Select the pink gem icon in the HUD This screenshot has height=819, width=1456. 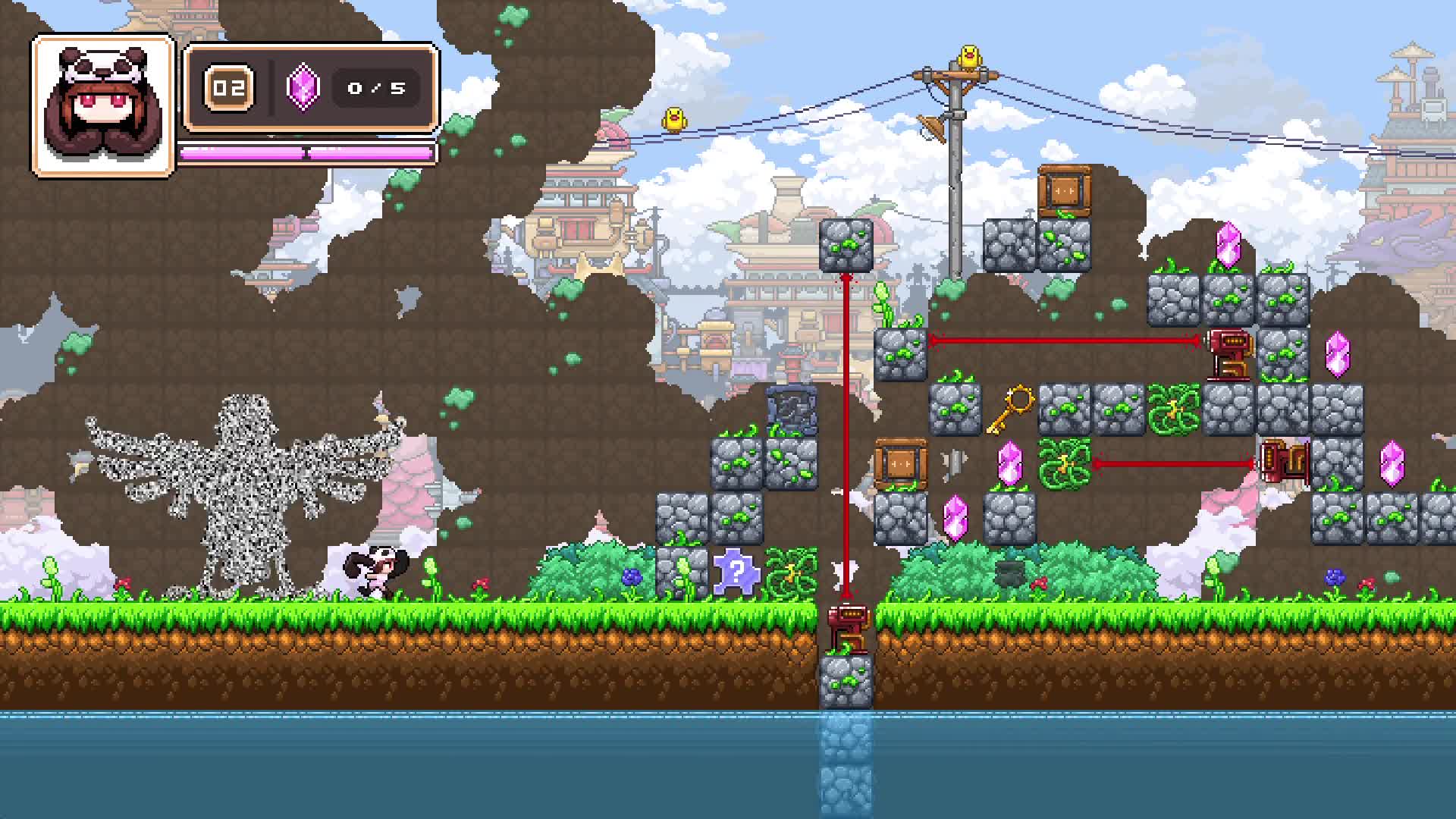pyautogui.click(x=302, y=87)
